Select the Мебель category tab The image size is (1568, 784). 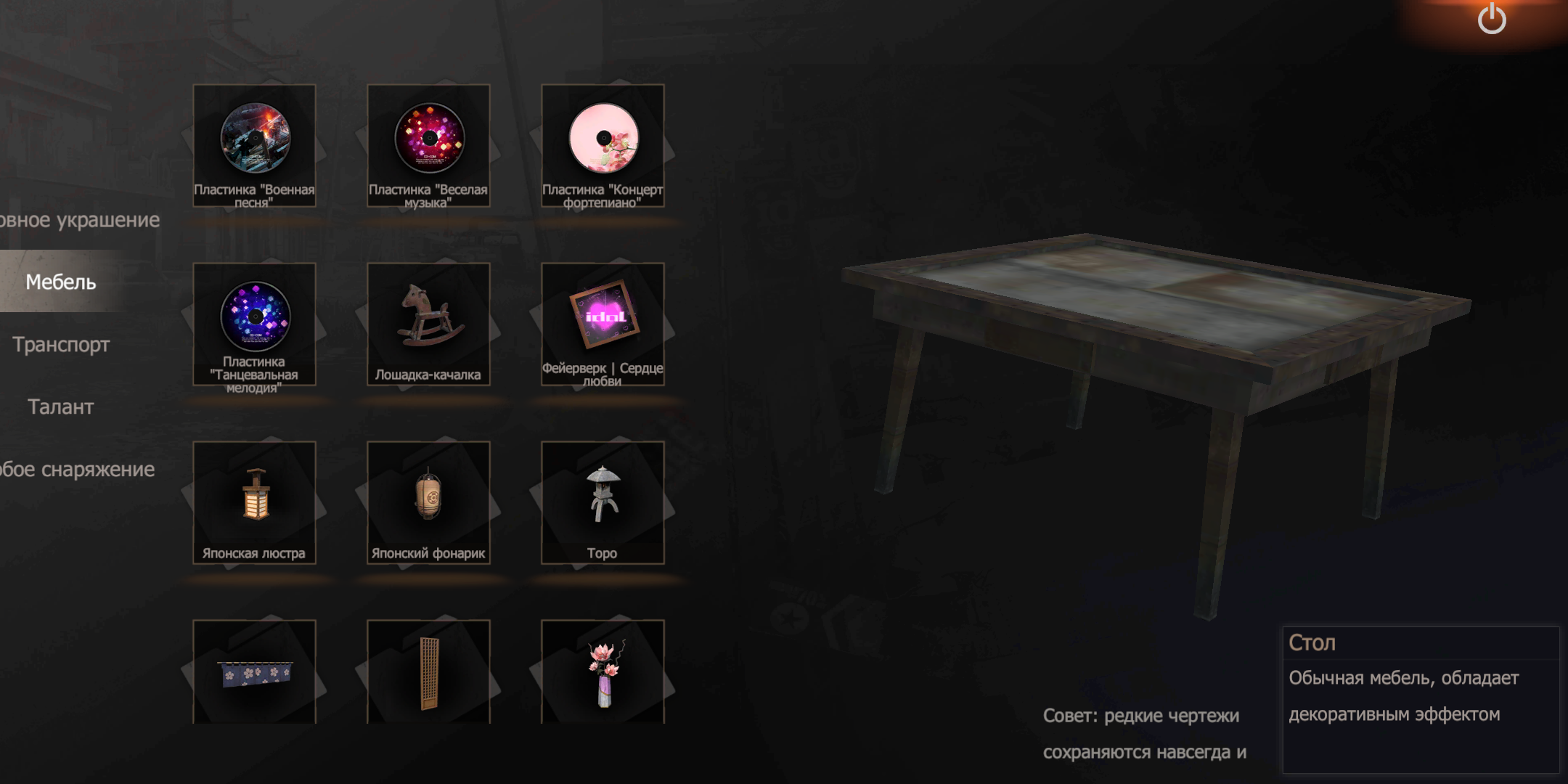(x=61, y=282)
